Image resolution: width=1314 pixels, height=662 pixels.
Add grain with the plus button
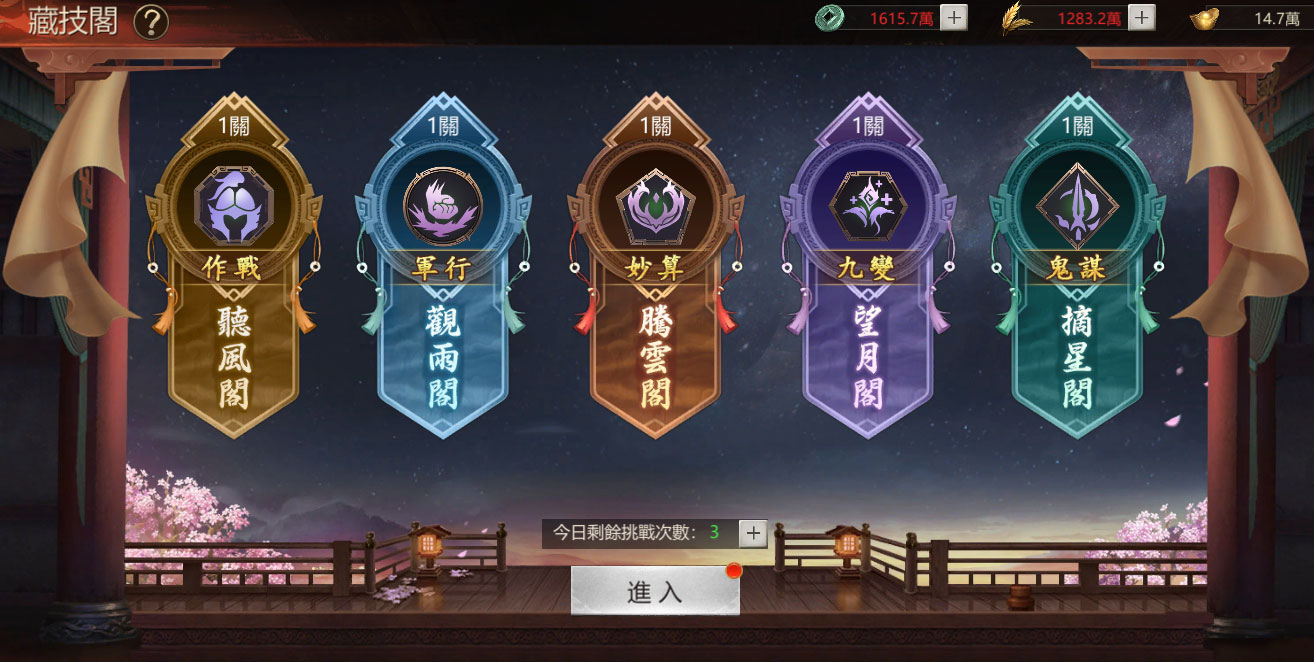[1142, 18]
